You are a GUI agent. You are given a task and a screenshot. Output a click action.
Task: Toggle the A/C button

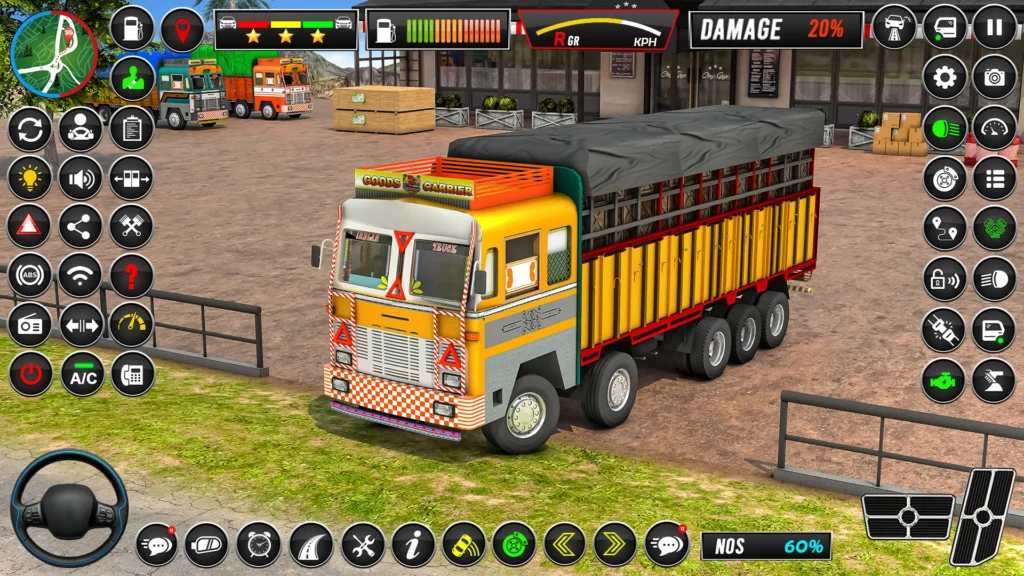(x=82, y=374)
